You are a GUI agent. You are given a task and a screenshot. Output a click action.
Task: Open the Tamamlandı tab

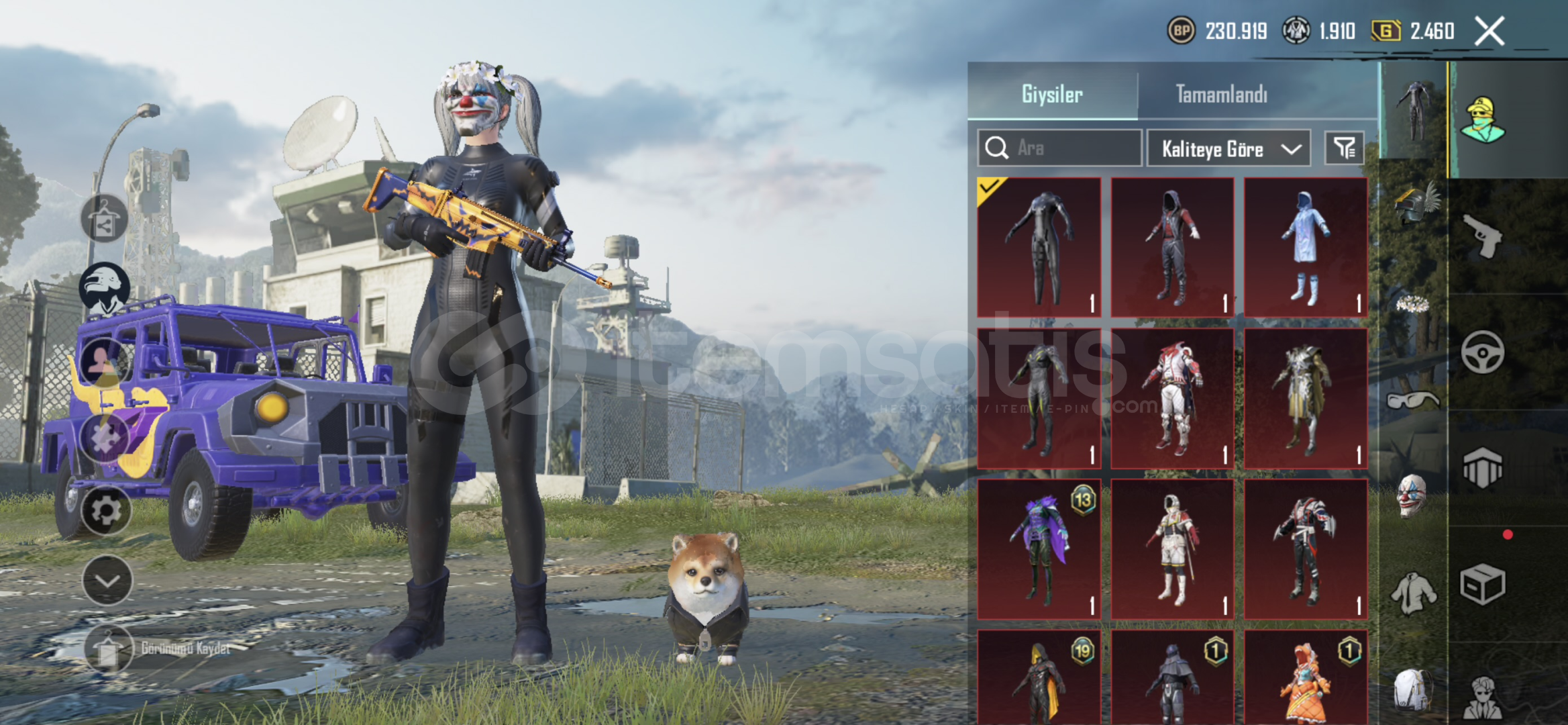pyautogui.click(x=1222, y=94)
